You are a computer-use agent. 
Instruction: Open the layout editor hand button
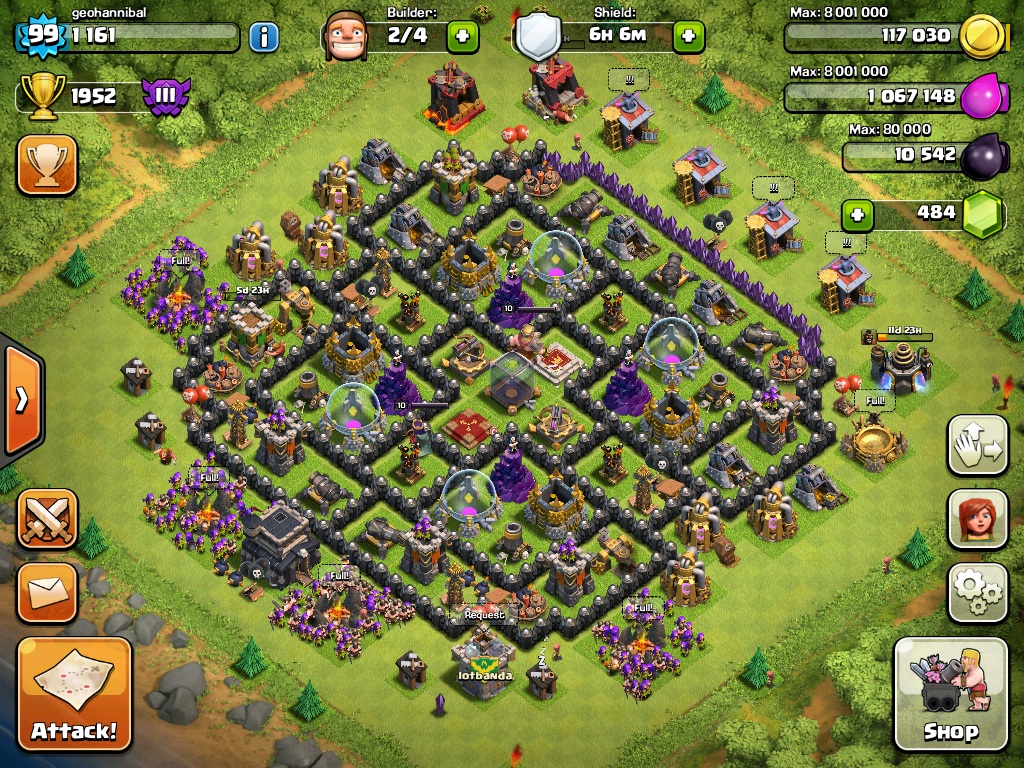(x=977, y=445)
